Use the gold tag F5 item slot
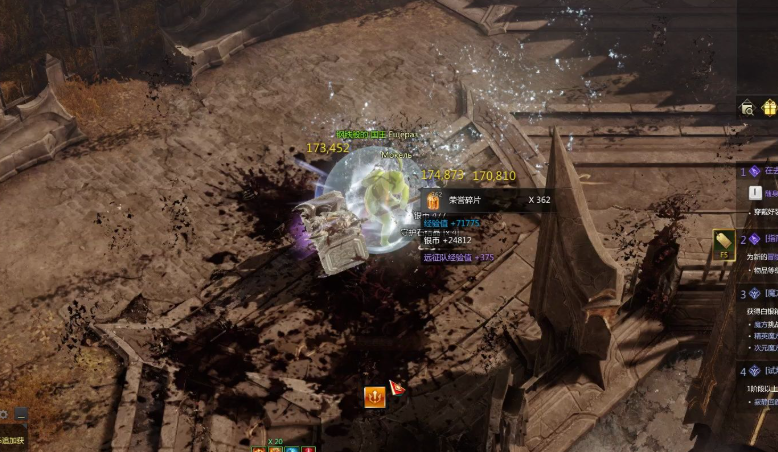The height and width of the screenshot is (452, 778). (x=724, y=242)
